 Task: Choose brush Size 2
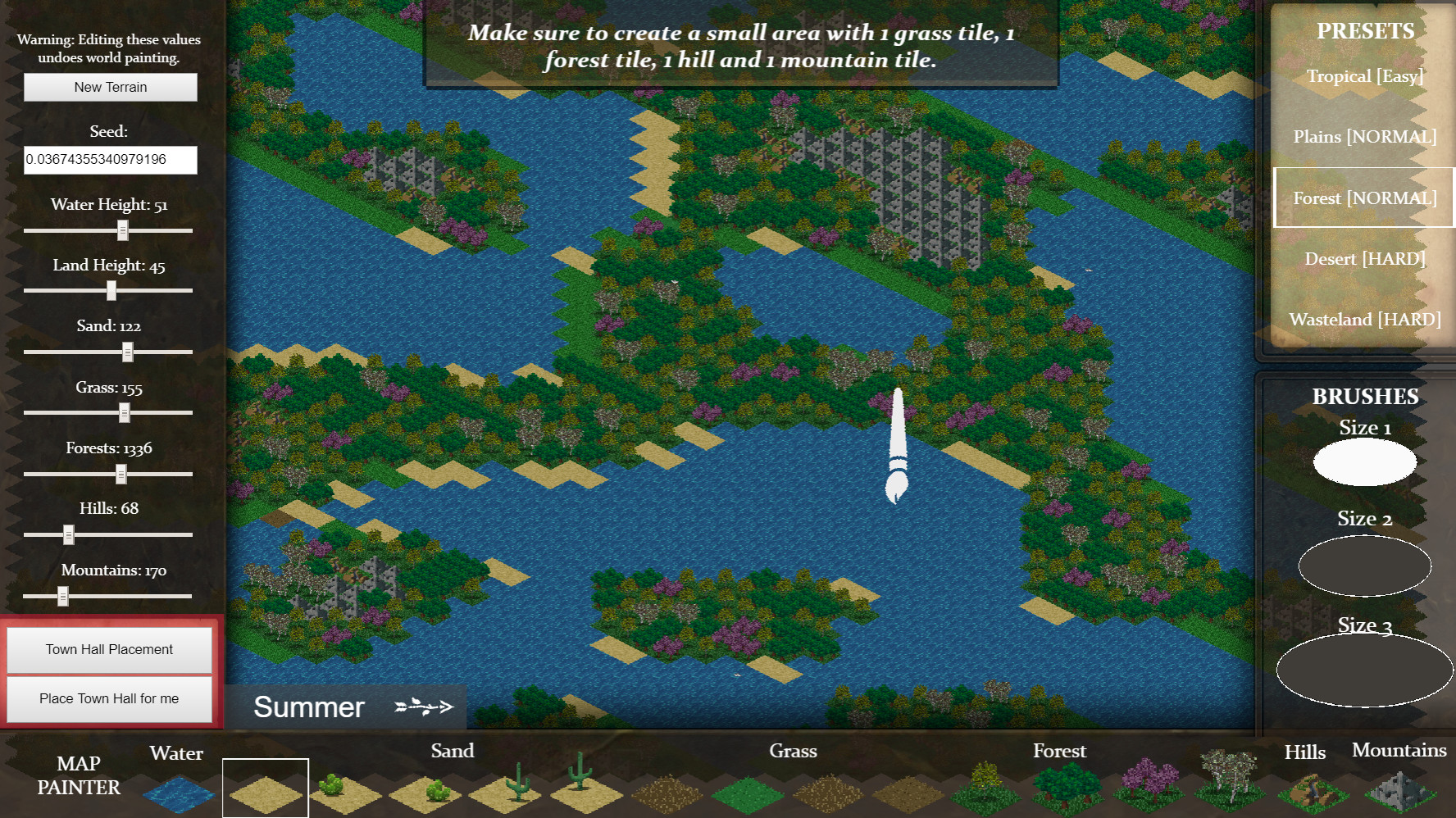1365,565
